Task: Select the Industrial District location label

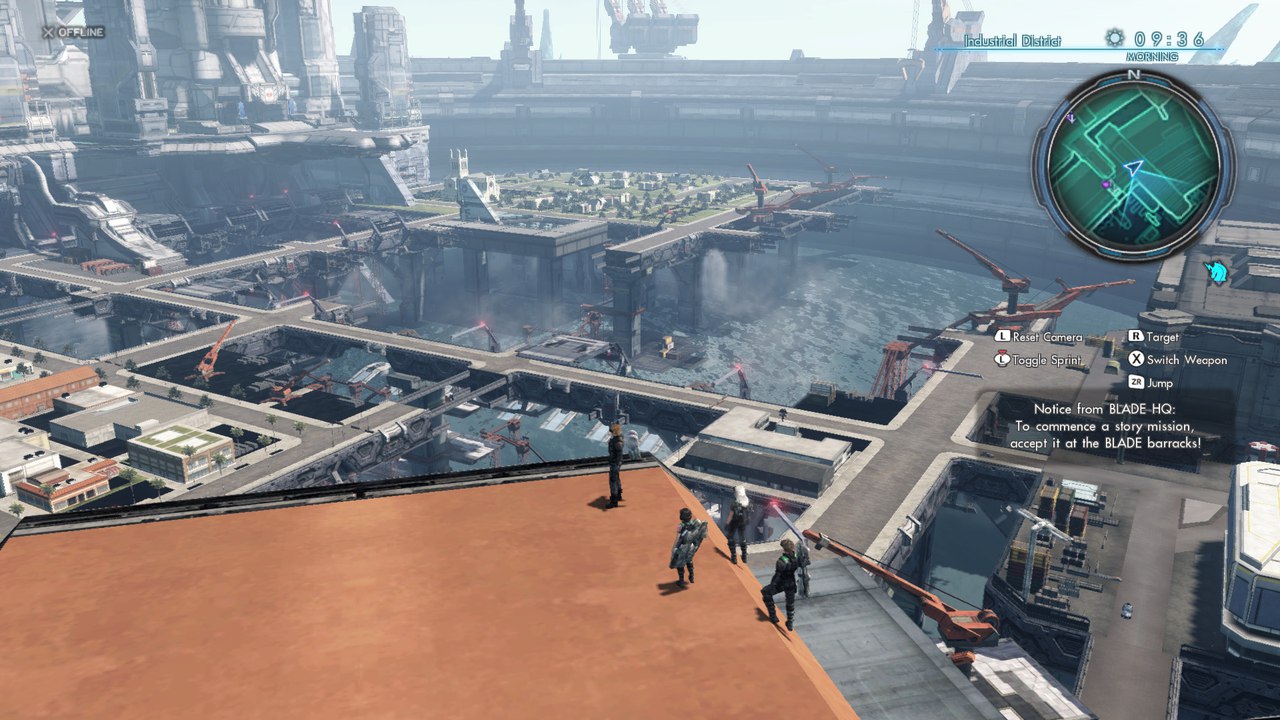Action: (x=1013, y=41)
